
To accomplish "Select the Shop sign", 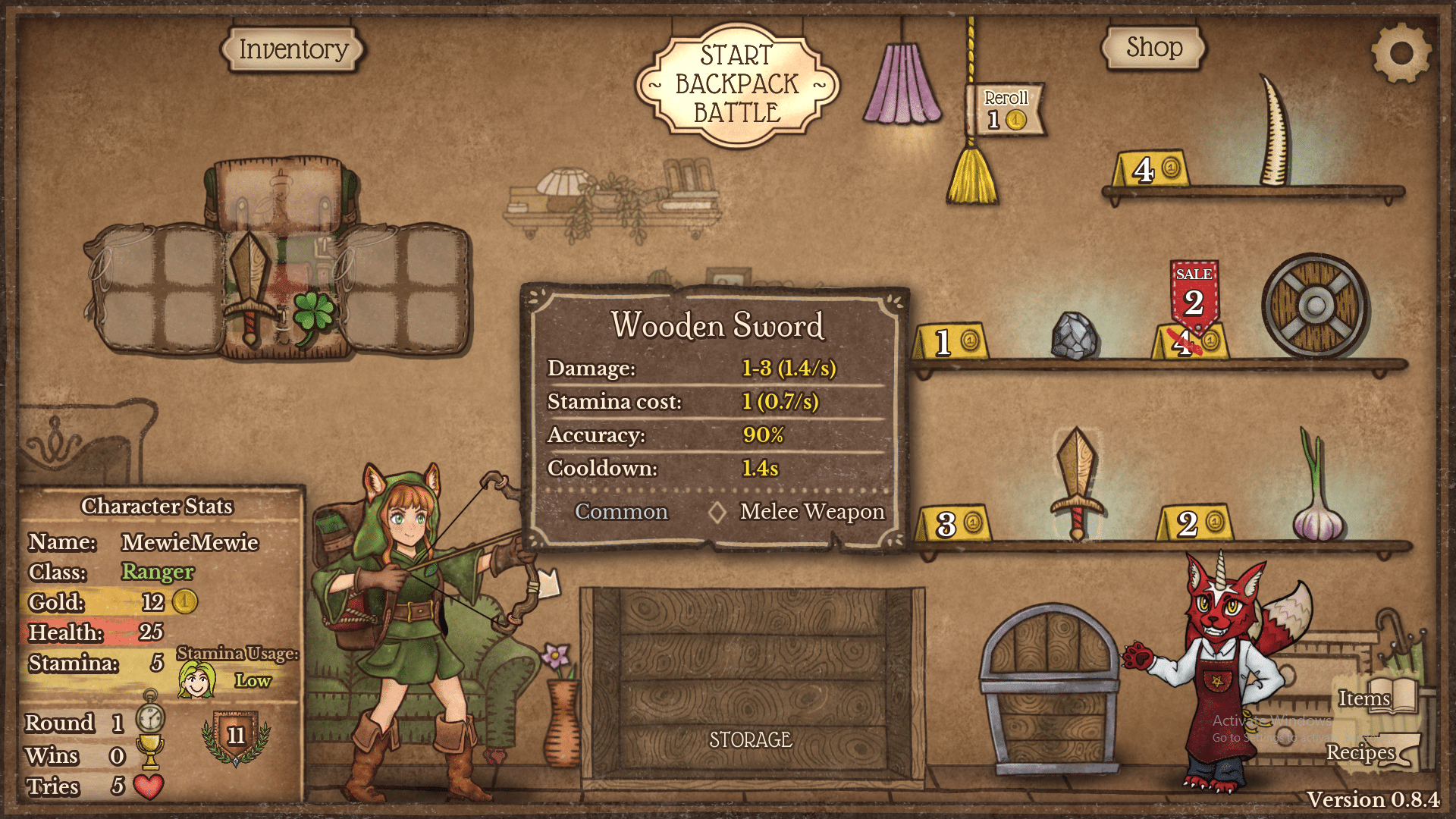I will point(1153,48).
